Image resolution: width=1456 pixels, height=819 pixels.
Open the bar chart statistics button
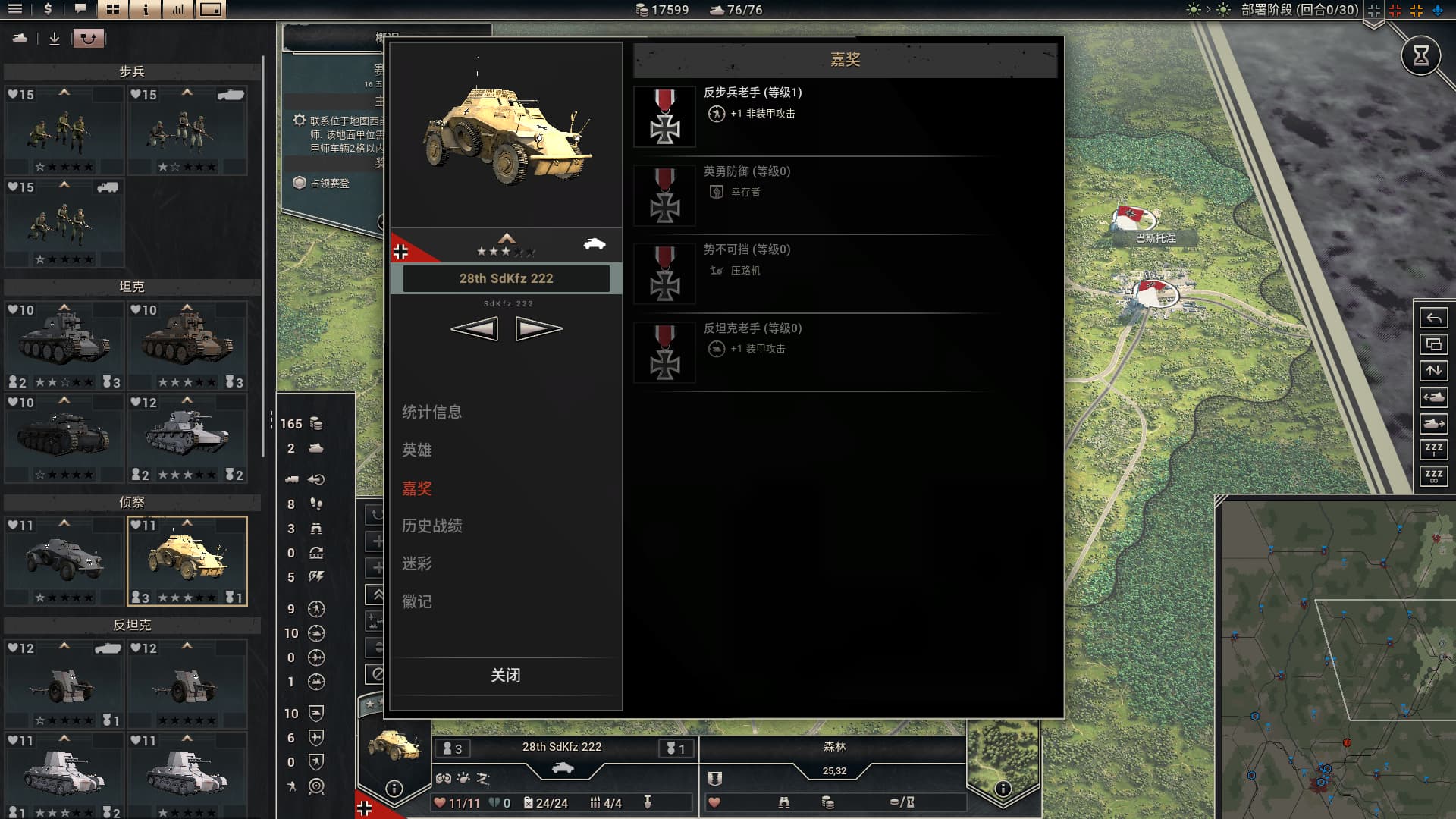pyautogui.click(x=178, y=10)
